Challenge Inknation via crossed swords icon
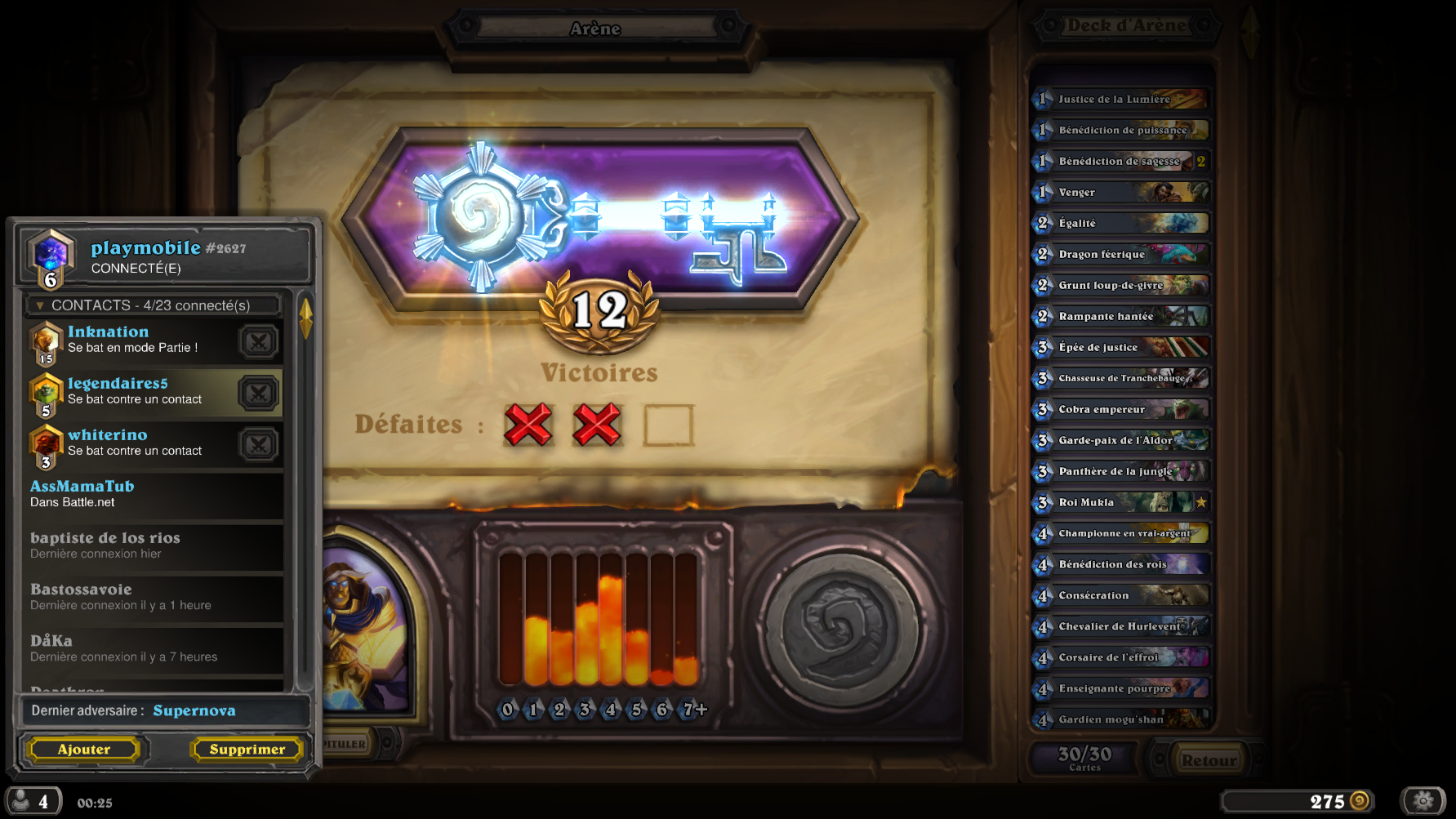The height and width of the screenshot is (819, 1456). pos(258,341)
